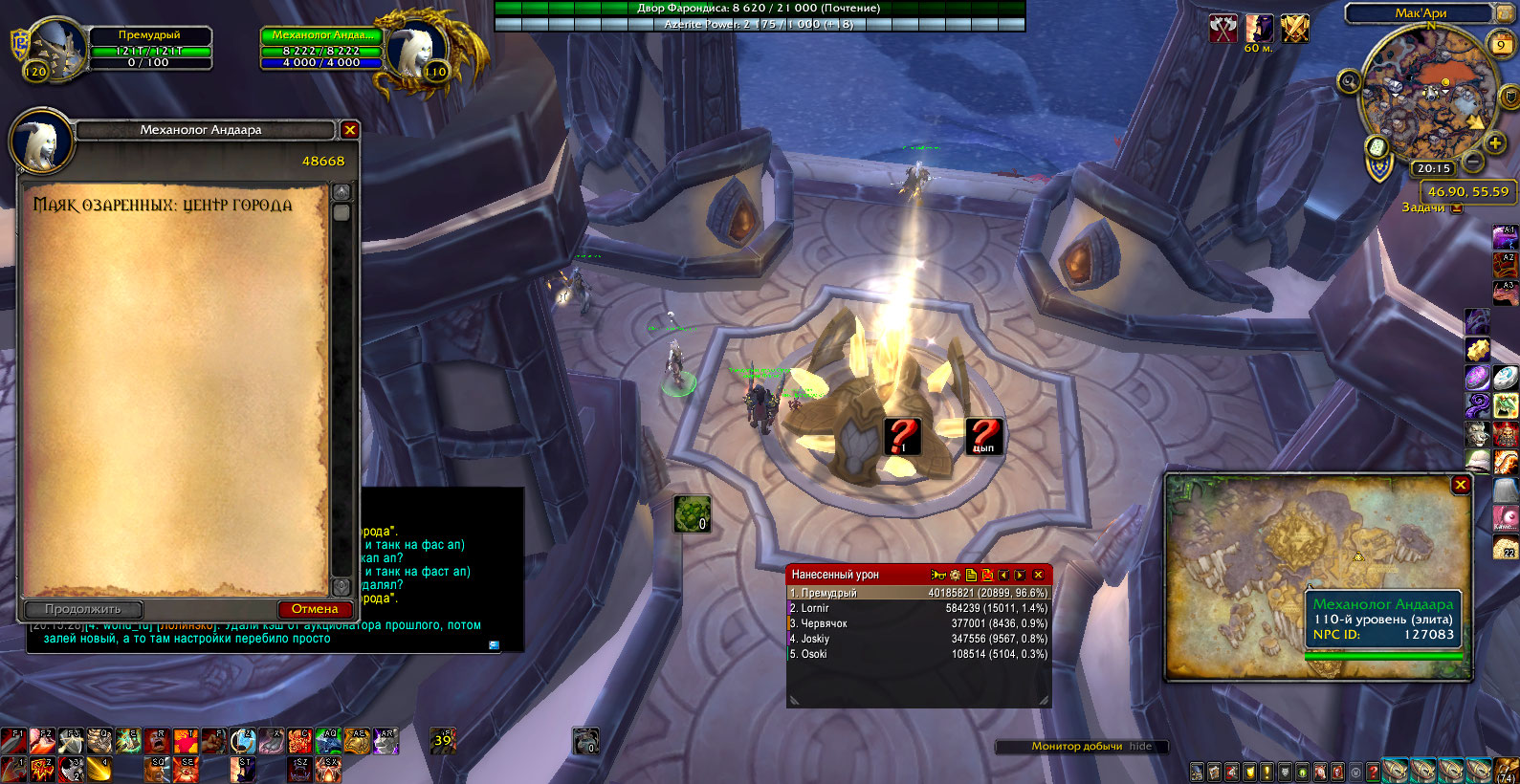
Task: Zoom in the minimap with plus button
Action: [x=1495, y=143]
